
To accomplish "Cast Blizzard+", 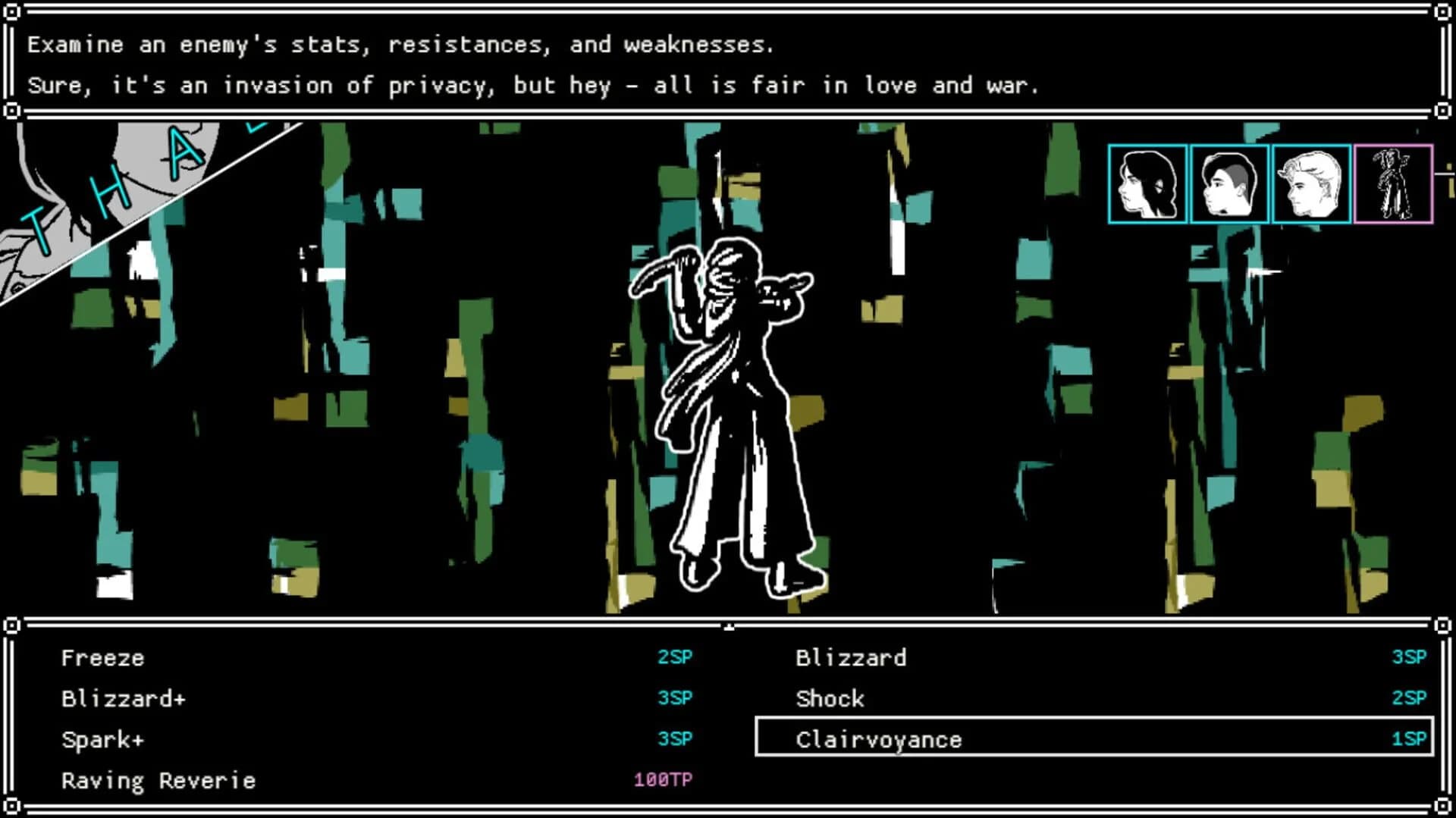I will pyautogui.click(x=123, y=698).
